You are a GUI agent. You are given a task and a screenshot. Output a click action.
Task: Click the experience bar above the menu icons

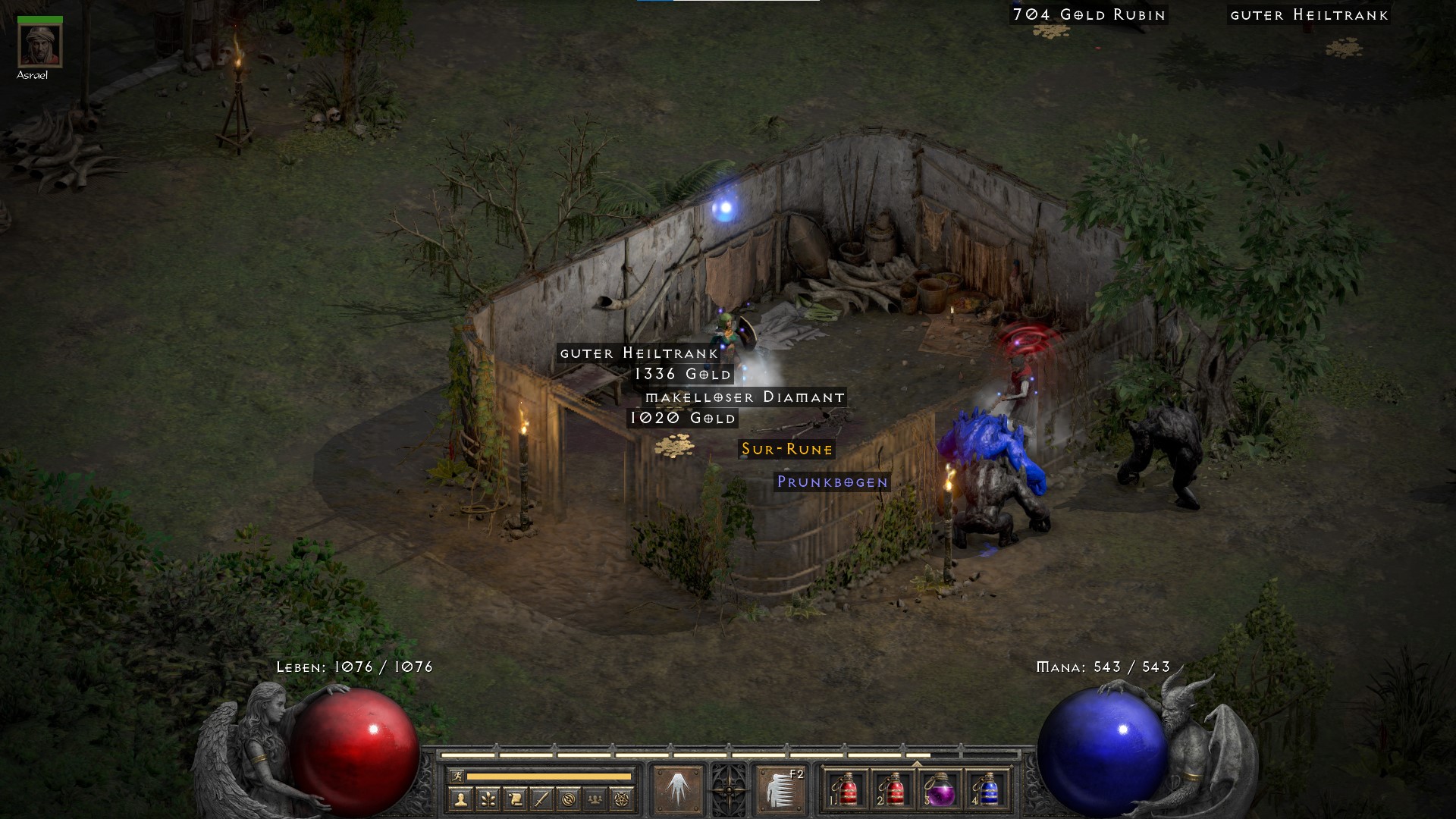720,755
